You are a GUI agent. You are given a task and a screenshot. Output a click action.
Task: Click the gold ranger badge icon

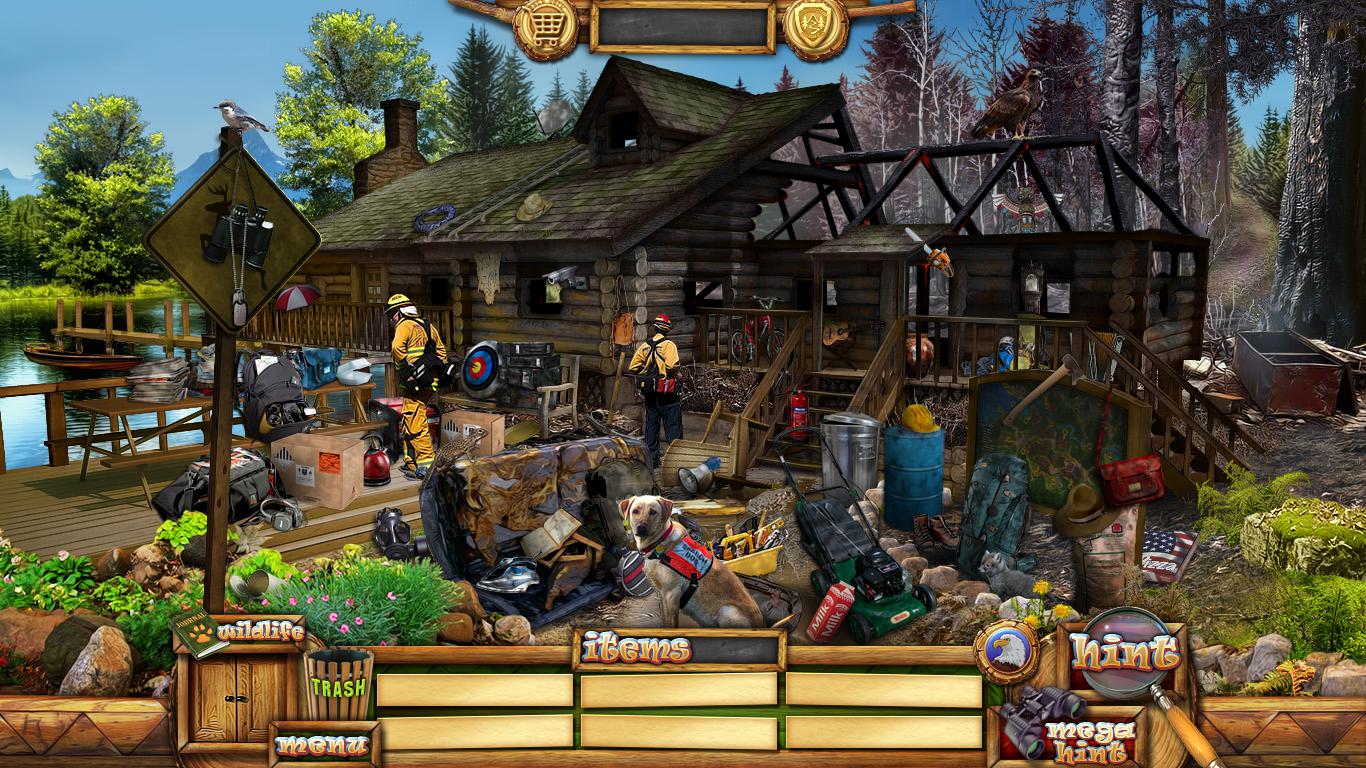815,24
